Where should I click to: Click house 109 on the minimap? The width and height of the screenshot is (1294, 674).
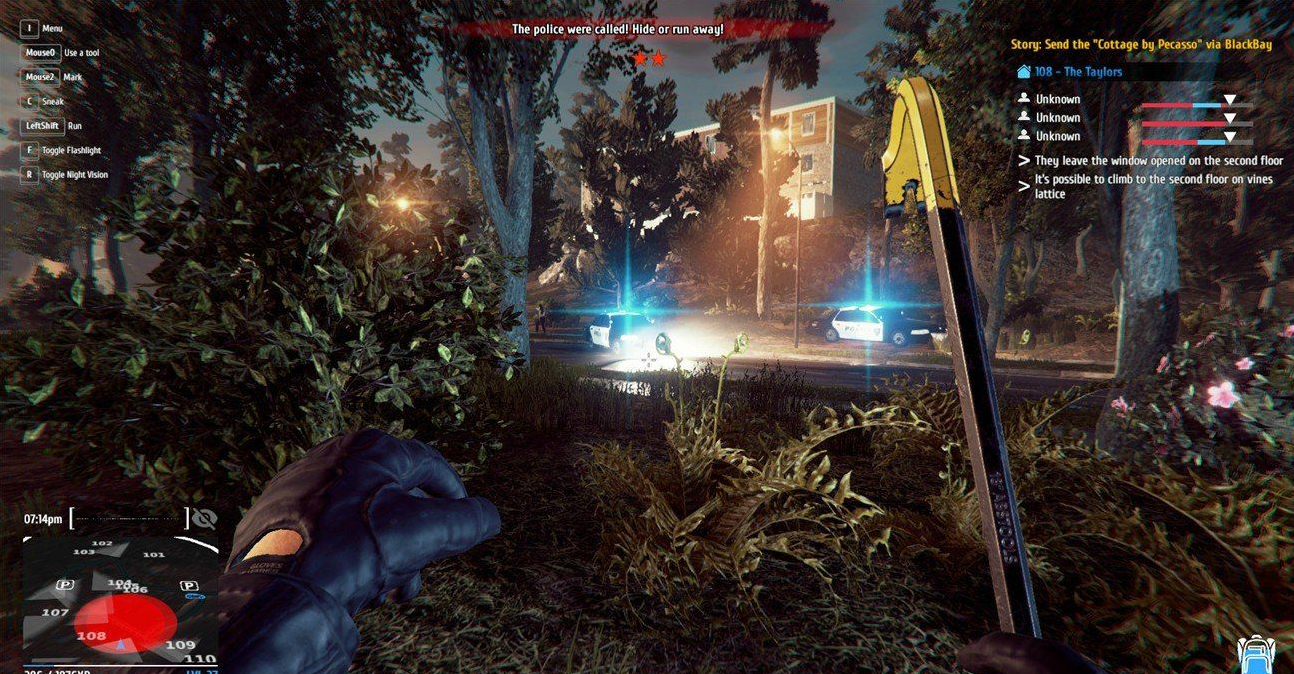tap(180, 645)
